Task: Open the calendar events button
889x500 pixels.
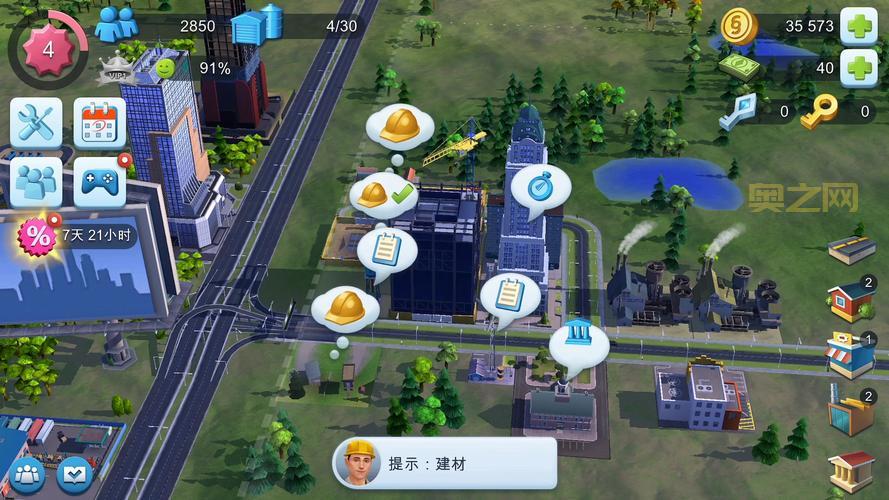Action: tap(100, 123)
